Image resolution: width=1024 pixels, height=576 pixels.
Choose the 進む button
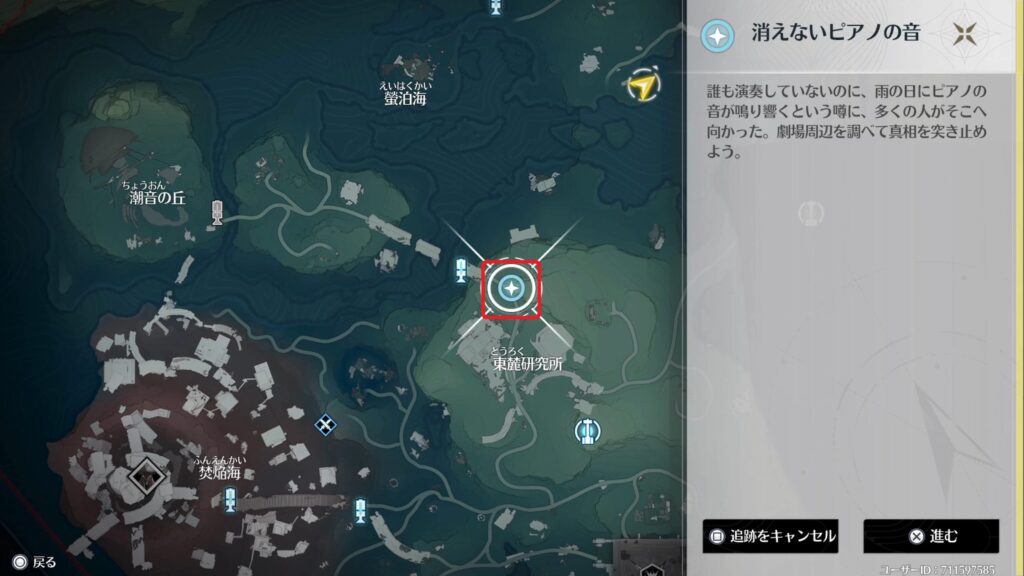(x=931, y=536)
